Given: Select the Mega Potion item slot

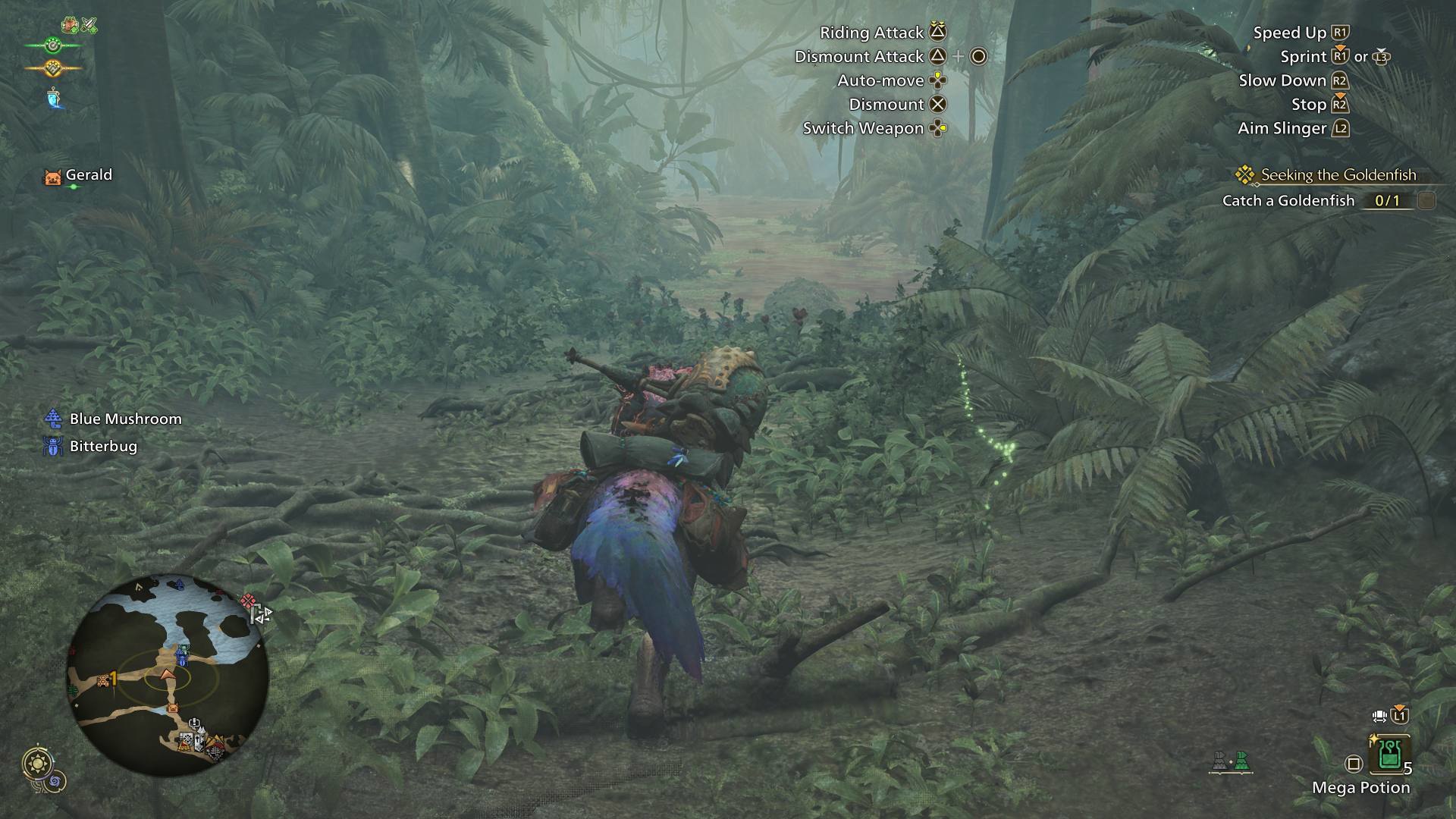Looking at the screenshot, I should coord(1389,754).
